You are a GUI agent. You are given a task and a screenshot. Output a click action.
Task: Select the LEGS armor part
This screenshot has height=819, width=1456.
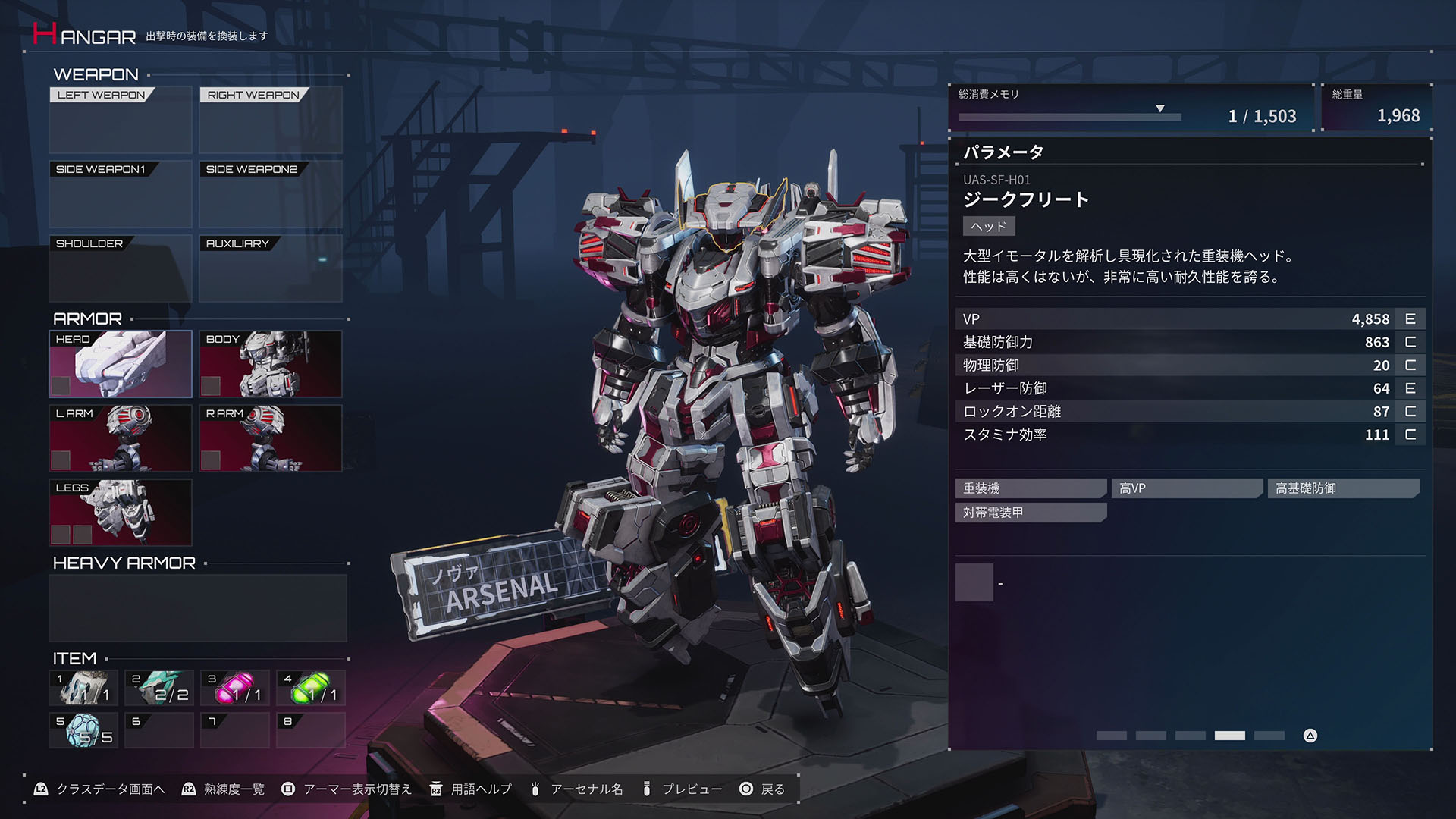tap(119, 513)
